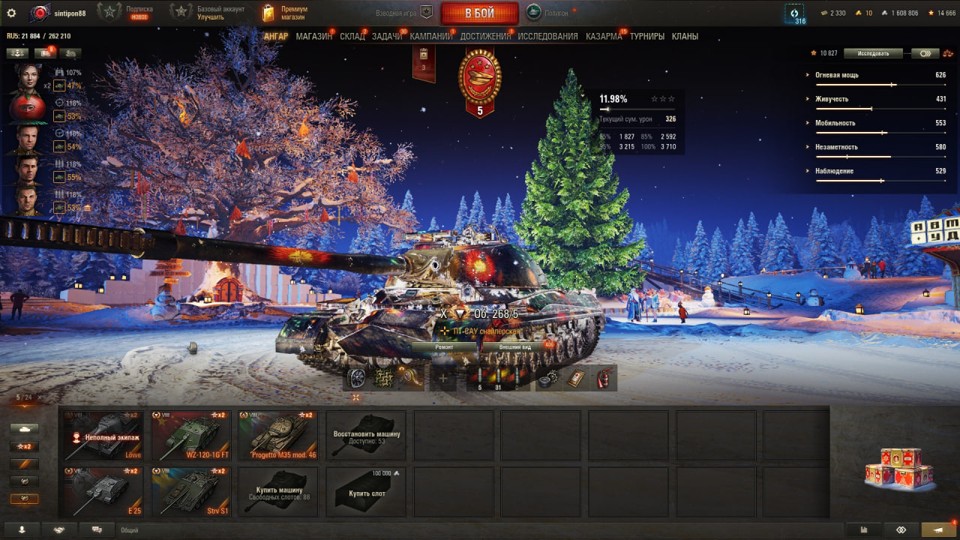Click the Ремонт button under the tank
Viewport: 960px width, 540px height.
444,346
